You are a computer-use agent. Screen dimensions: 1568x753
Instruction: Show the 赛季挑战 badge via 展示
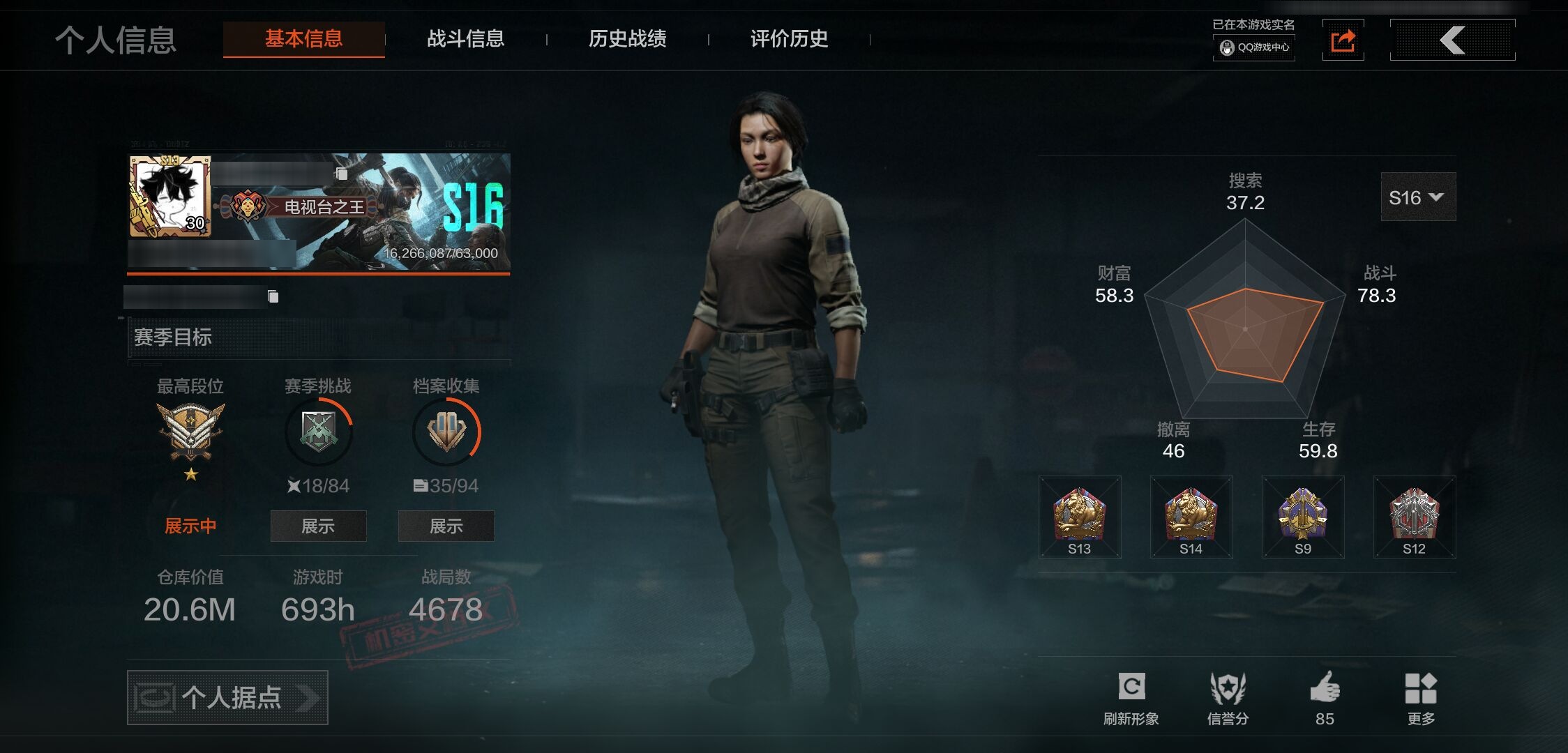(318, 526)
